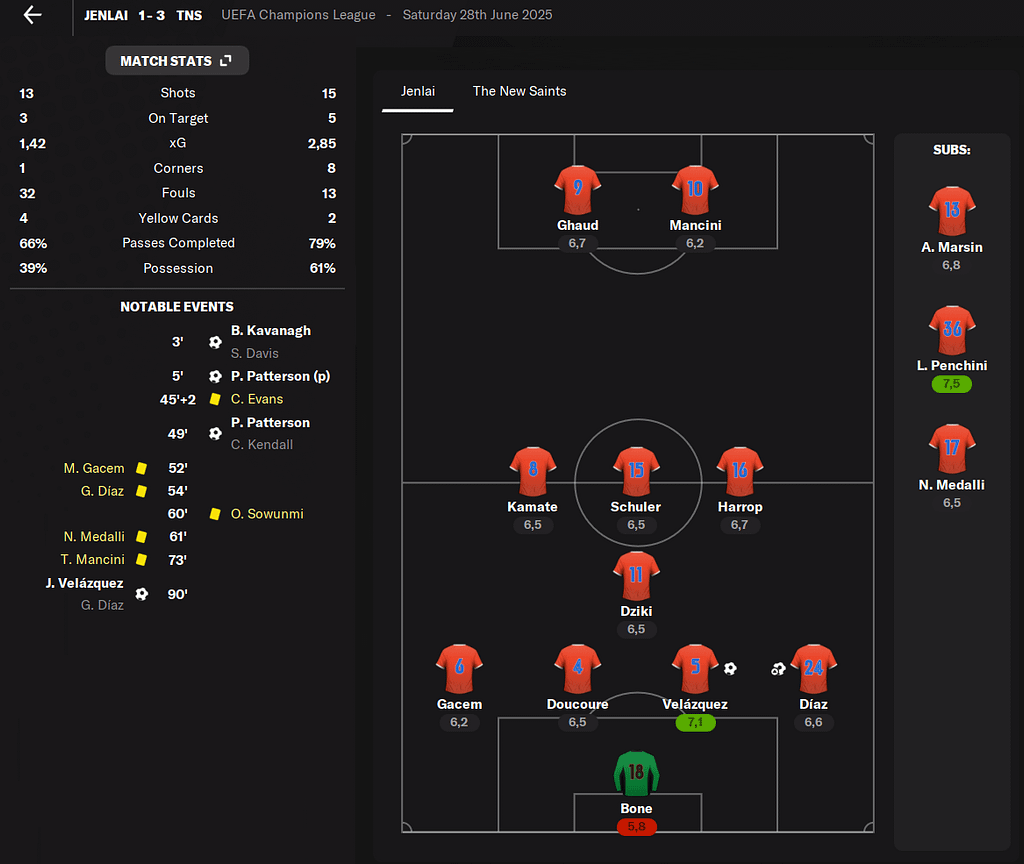Choose Mancini's number 10 shirt
This screenshot has width=1024, height=864.
pos(695,190)
